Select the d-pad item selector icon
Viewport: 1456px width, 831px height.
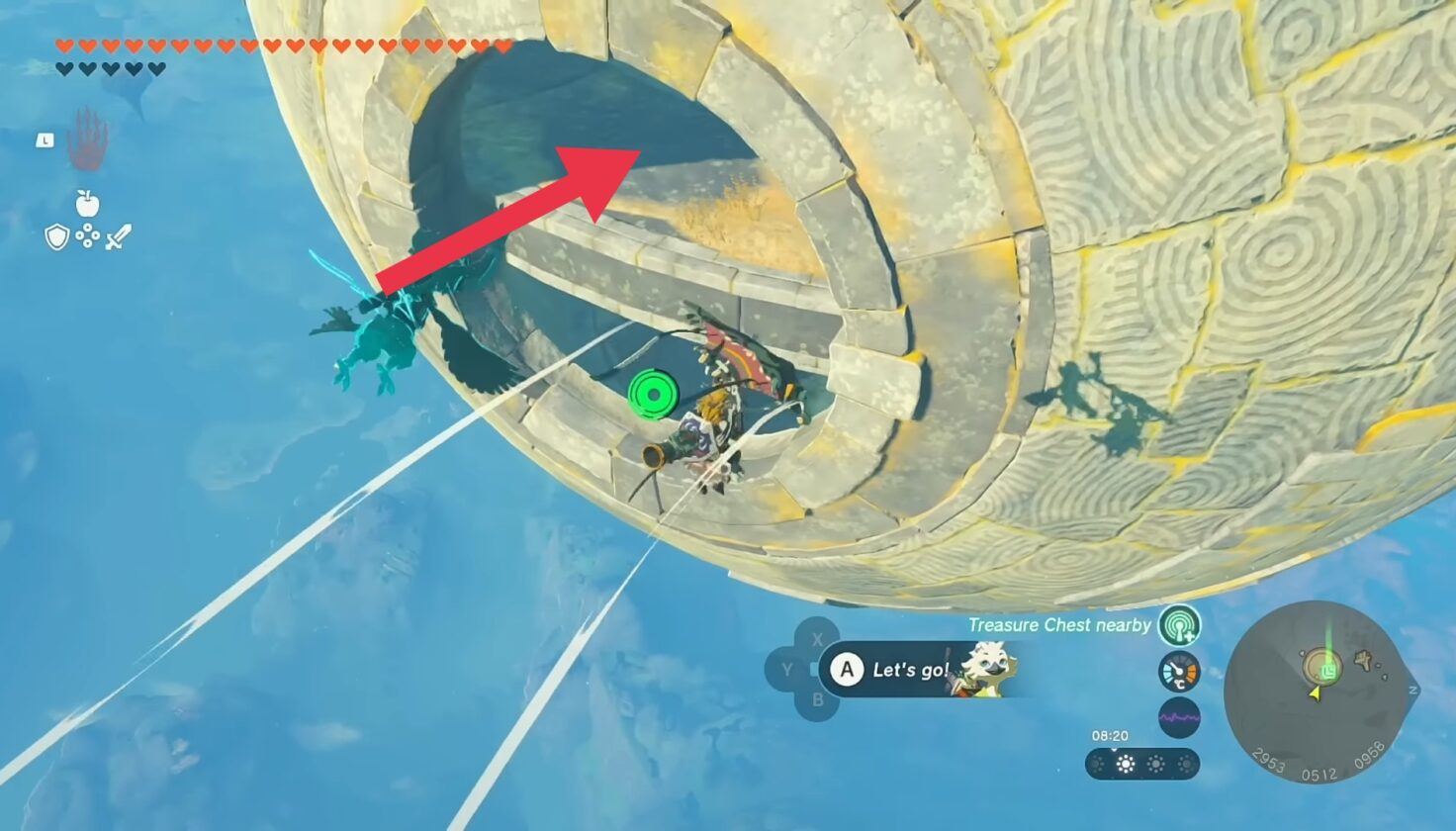(x=87, y=237)
